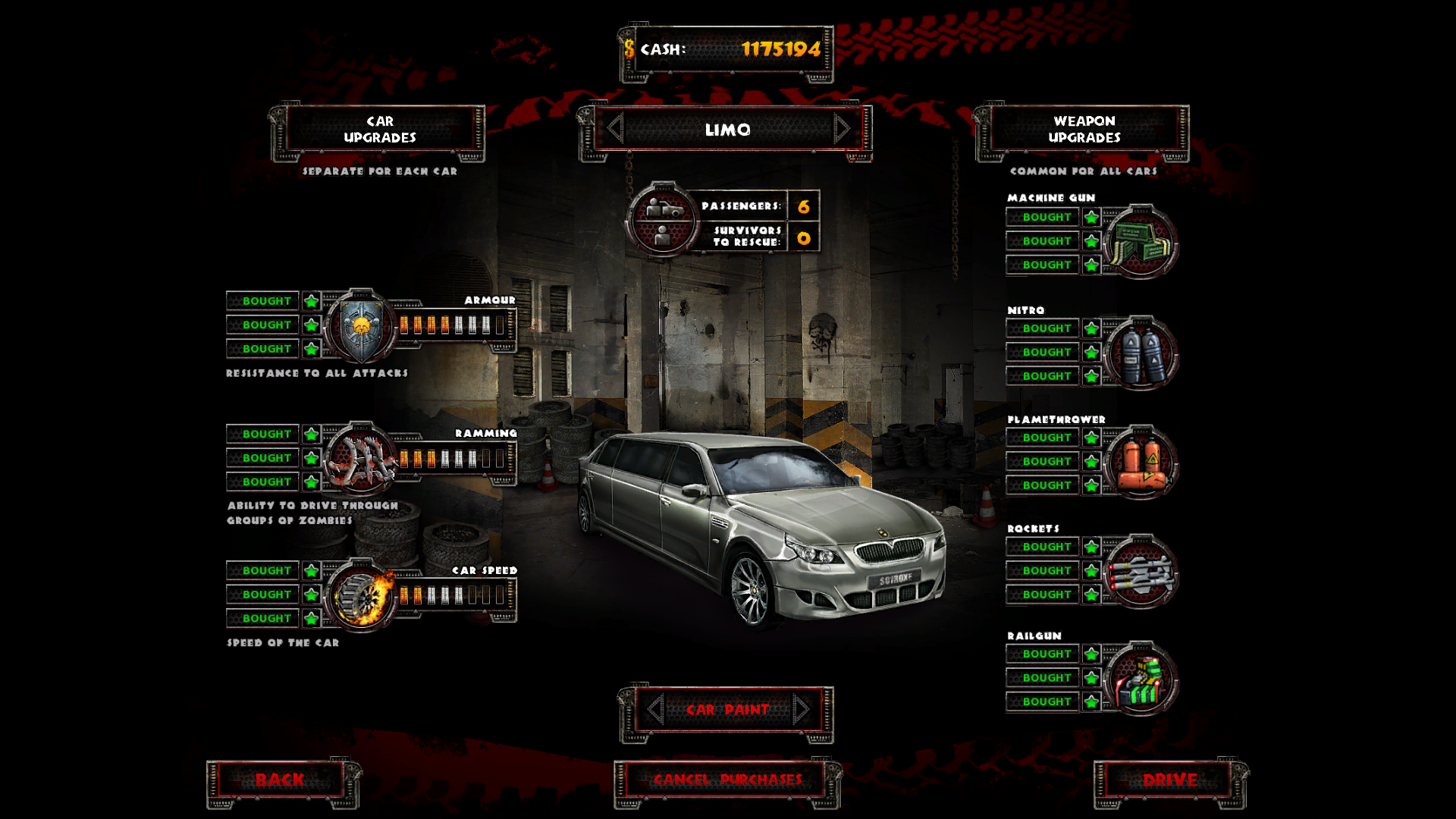
Task: Click the Nitro canisters icon
Action: pyautogui.click(x=1140, y=353)
